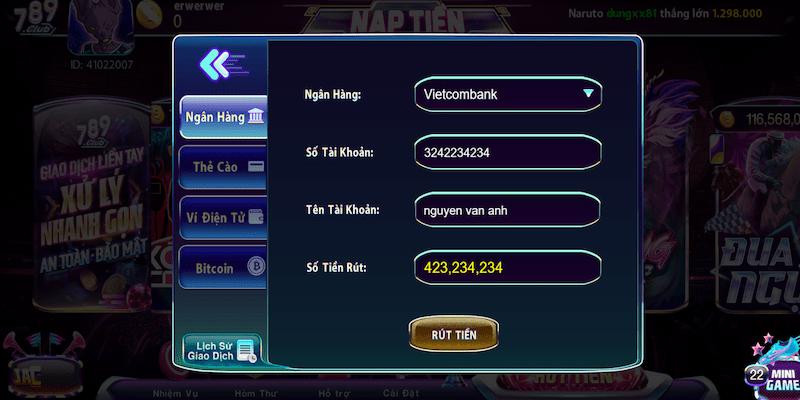The height and width of the screenshot is (400, 800).
Task: Switch to the Ngân Hàng tab
Action: point(224,117)
